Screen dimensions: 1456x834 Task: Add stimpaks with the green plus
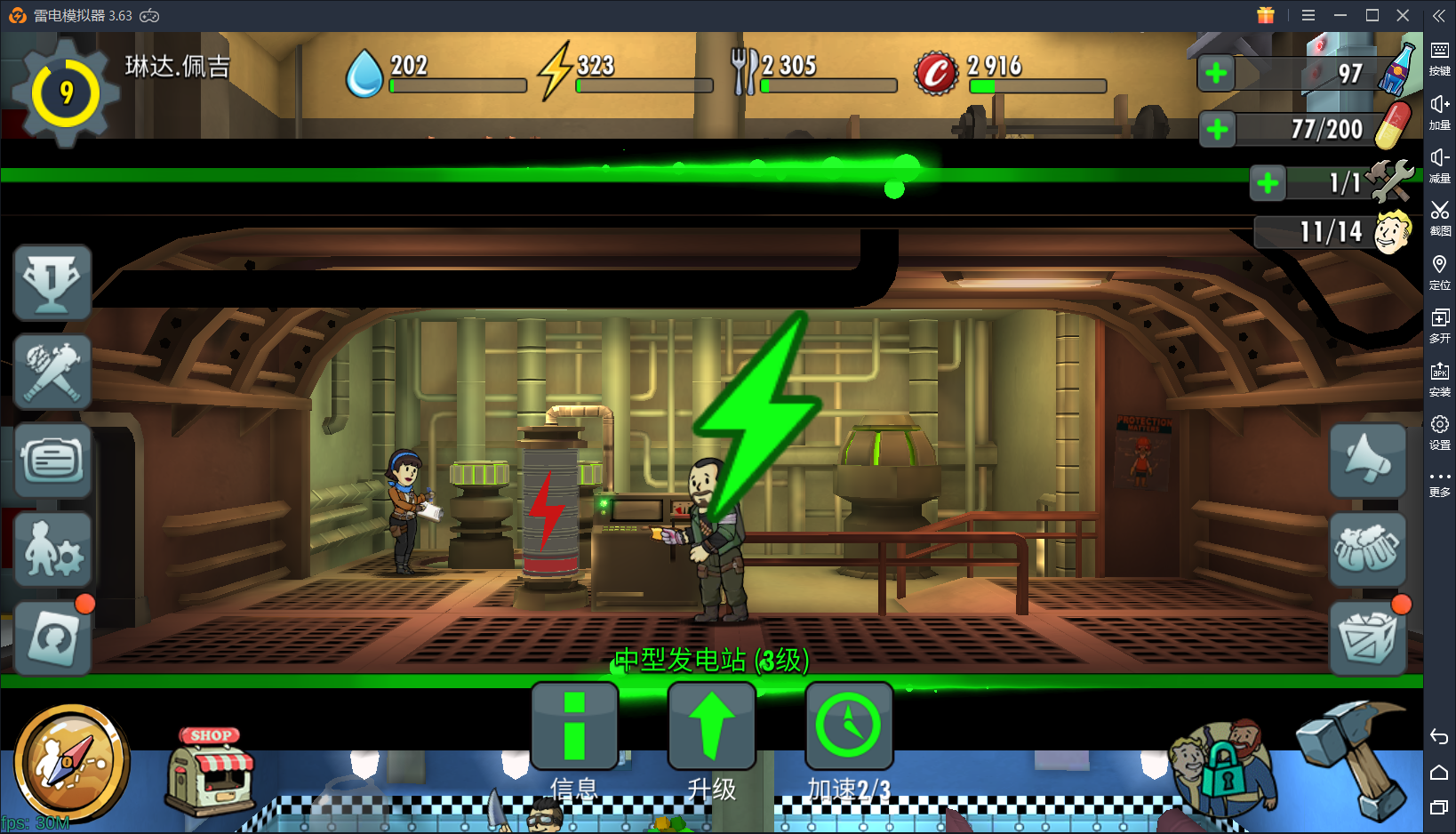[x=1217, y=130]
